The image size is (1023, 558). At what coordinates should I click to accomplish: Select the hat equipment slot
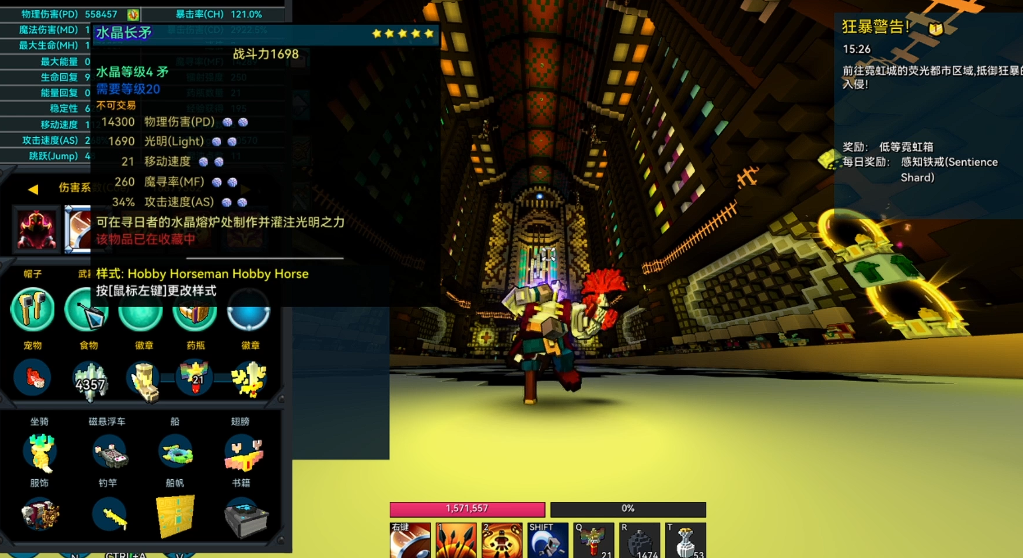(x=33, y=309)
